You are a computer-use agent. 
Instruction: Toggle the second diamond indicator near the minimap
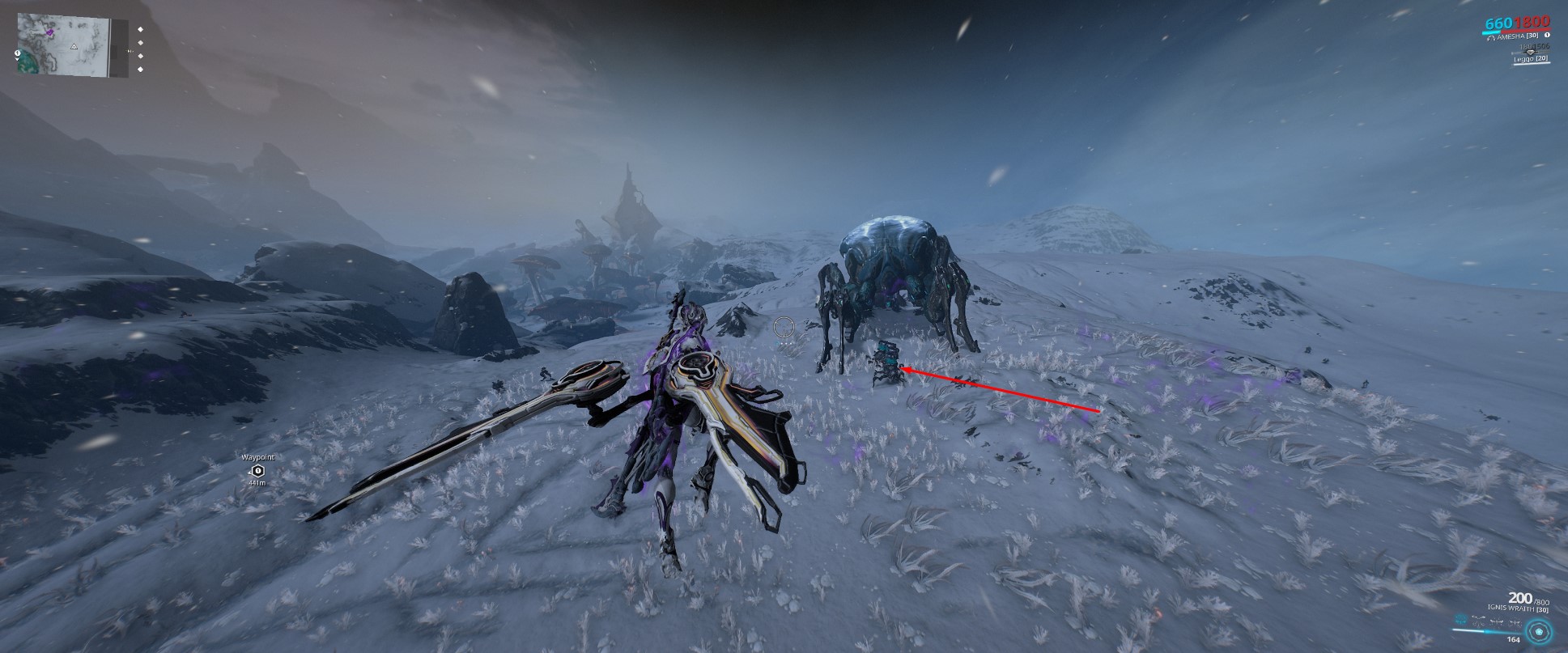(140, 43)
